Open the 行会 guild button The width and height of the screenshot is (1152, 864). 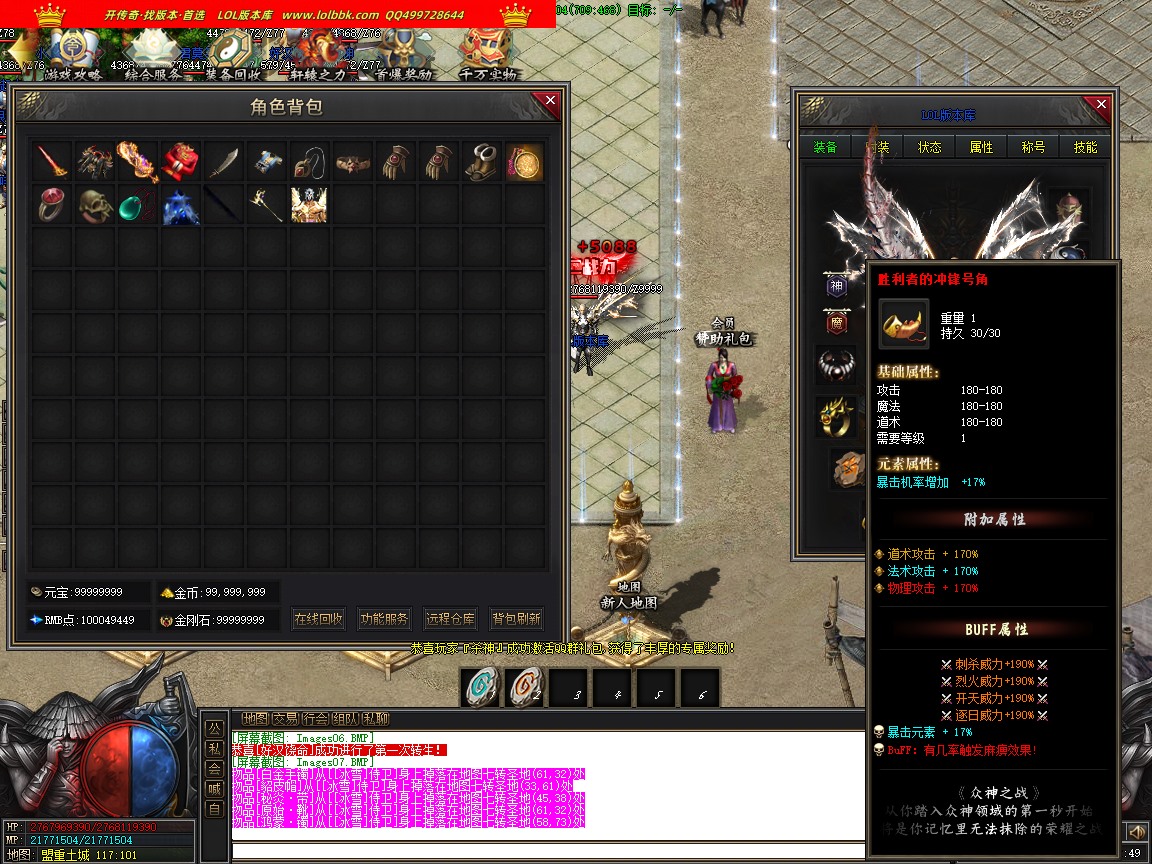tap(315, 718)
